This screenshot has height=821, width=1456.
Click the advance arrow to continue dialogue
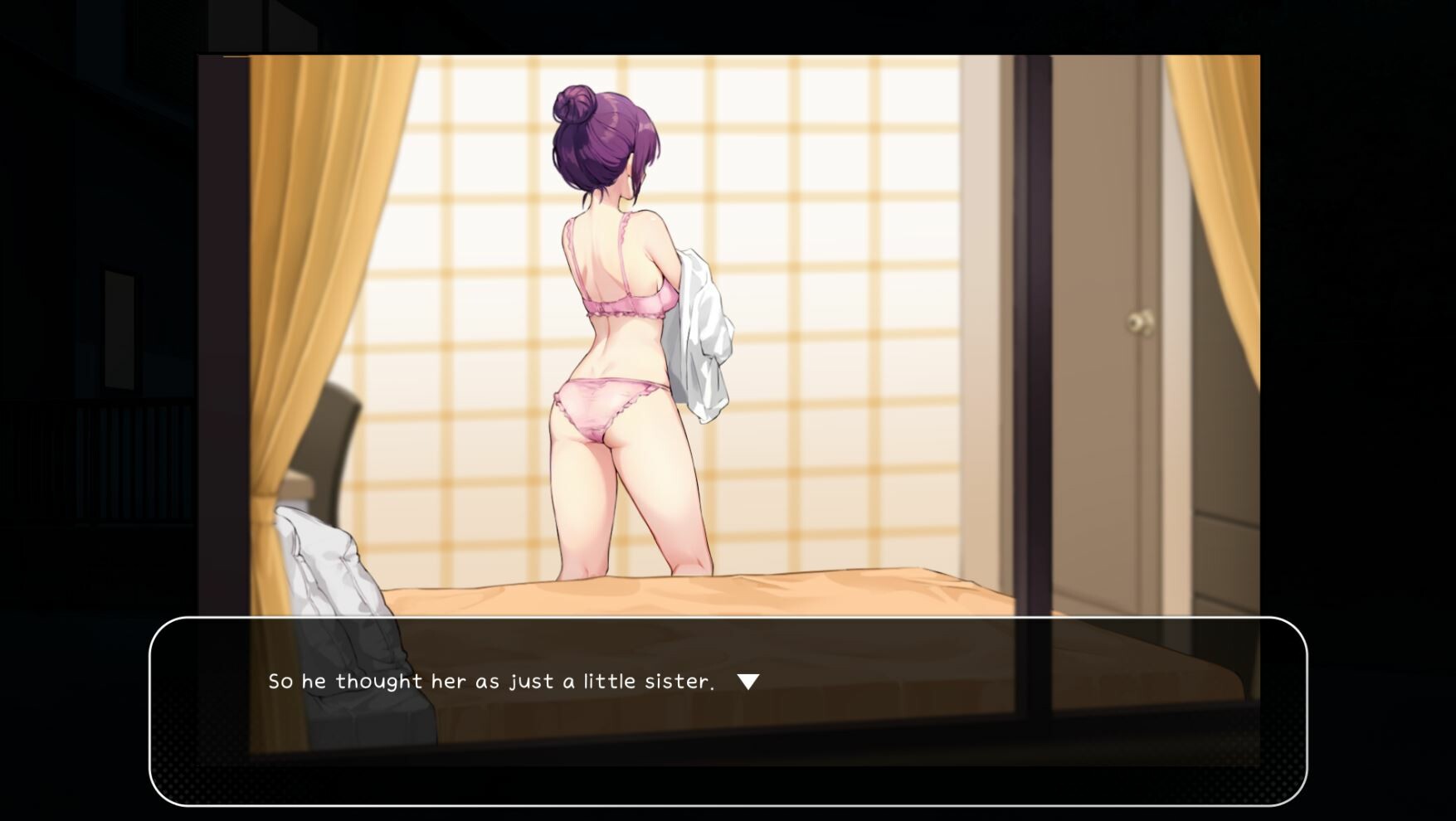pos(749,683)
